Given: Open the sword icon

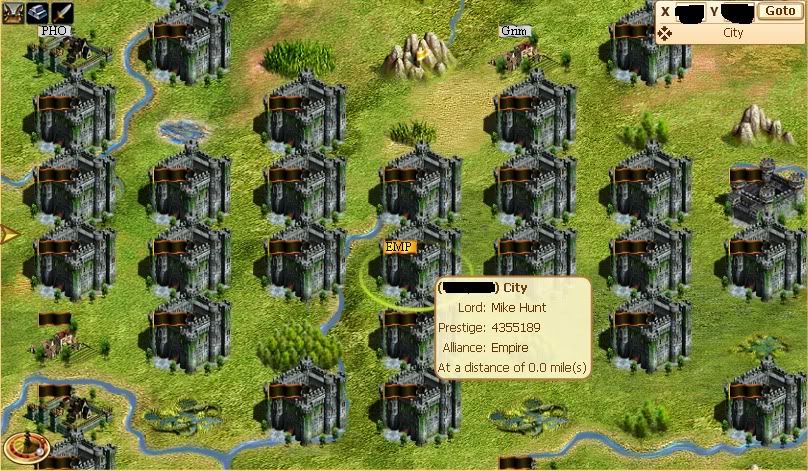Looking at the screenshot, I should click(x=62, y=12).
